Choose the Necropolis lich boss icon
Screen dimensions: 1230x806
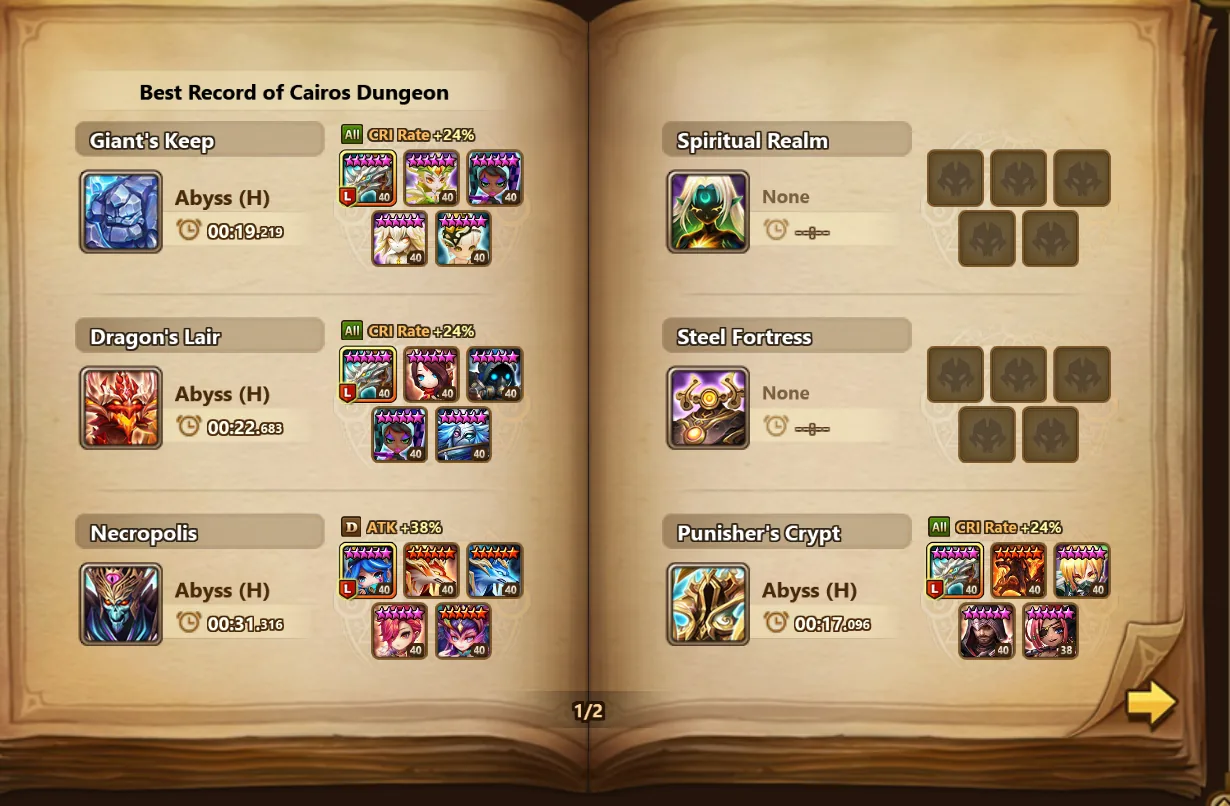[x=121, y=604]
